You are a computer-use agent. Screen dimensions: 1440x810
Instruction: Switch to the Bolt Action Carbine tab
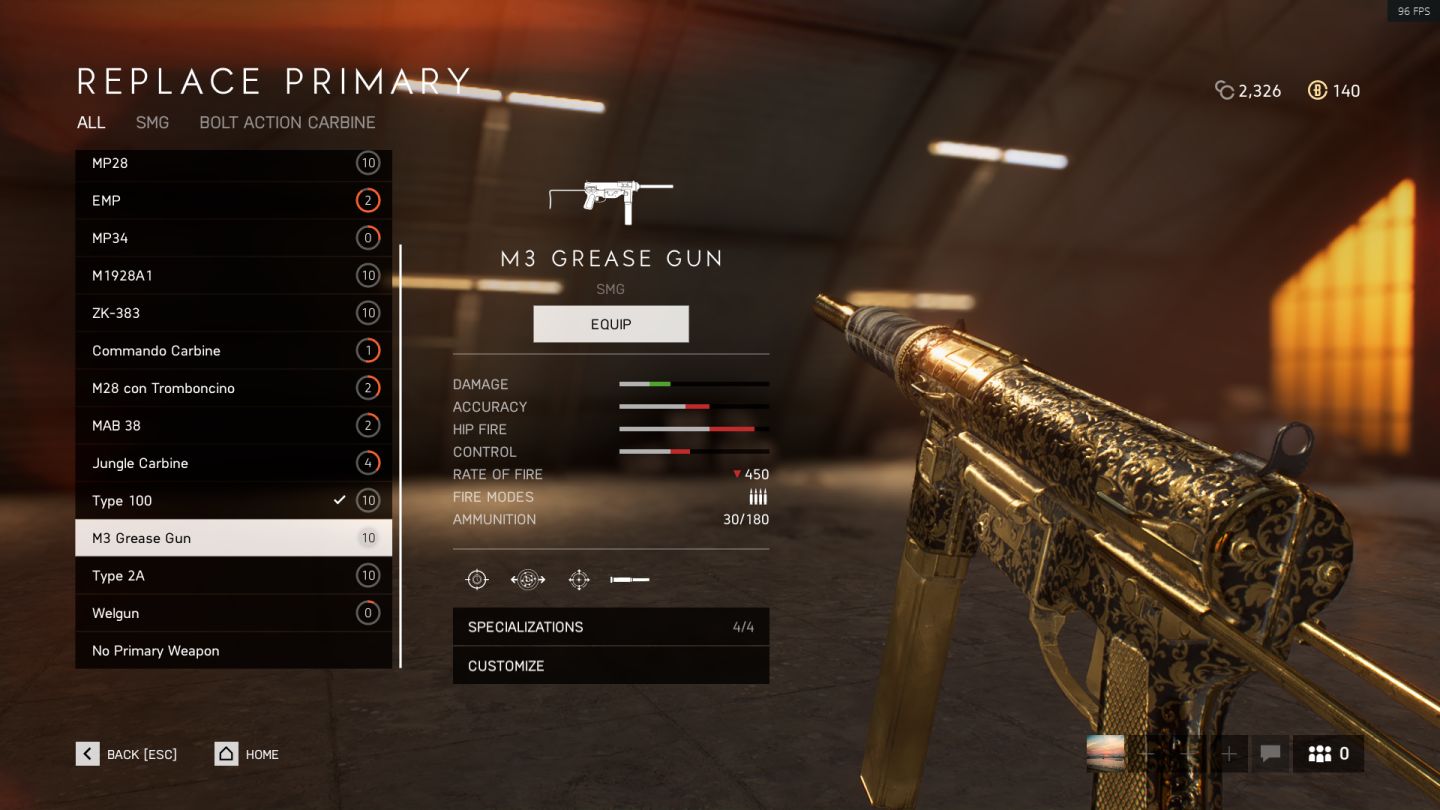[287, 122]
